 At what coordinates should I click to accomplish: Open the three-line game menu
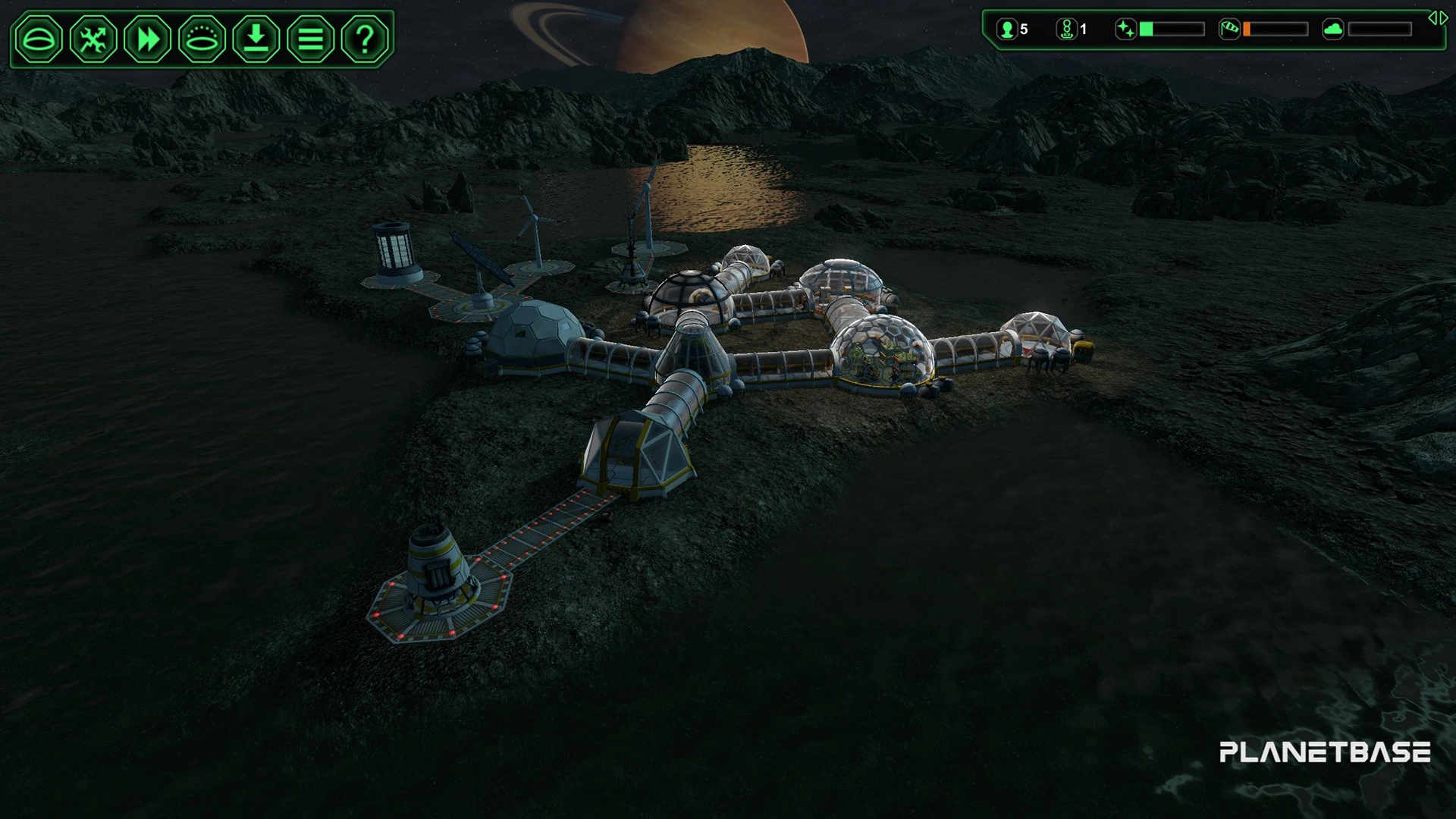pos(310,39)
